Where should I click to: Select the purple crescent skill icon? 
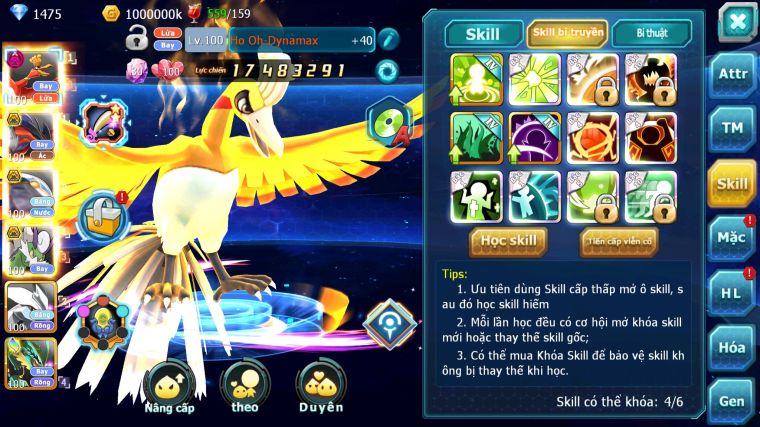(x=538, y=137)
